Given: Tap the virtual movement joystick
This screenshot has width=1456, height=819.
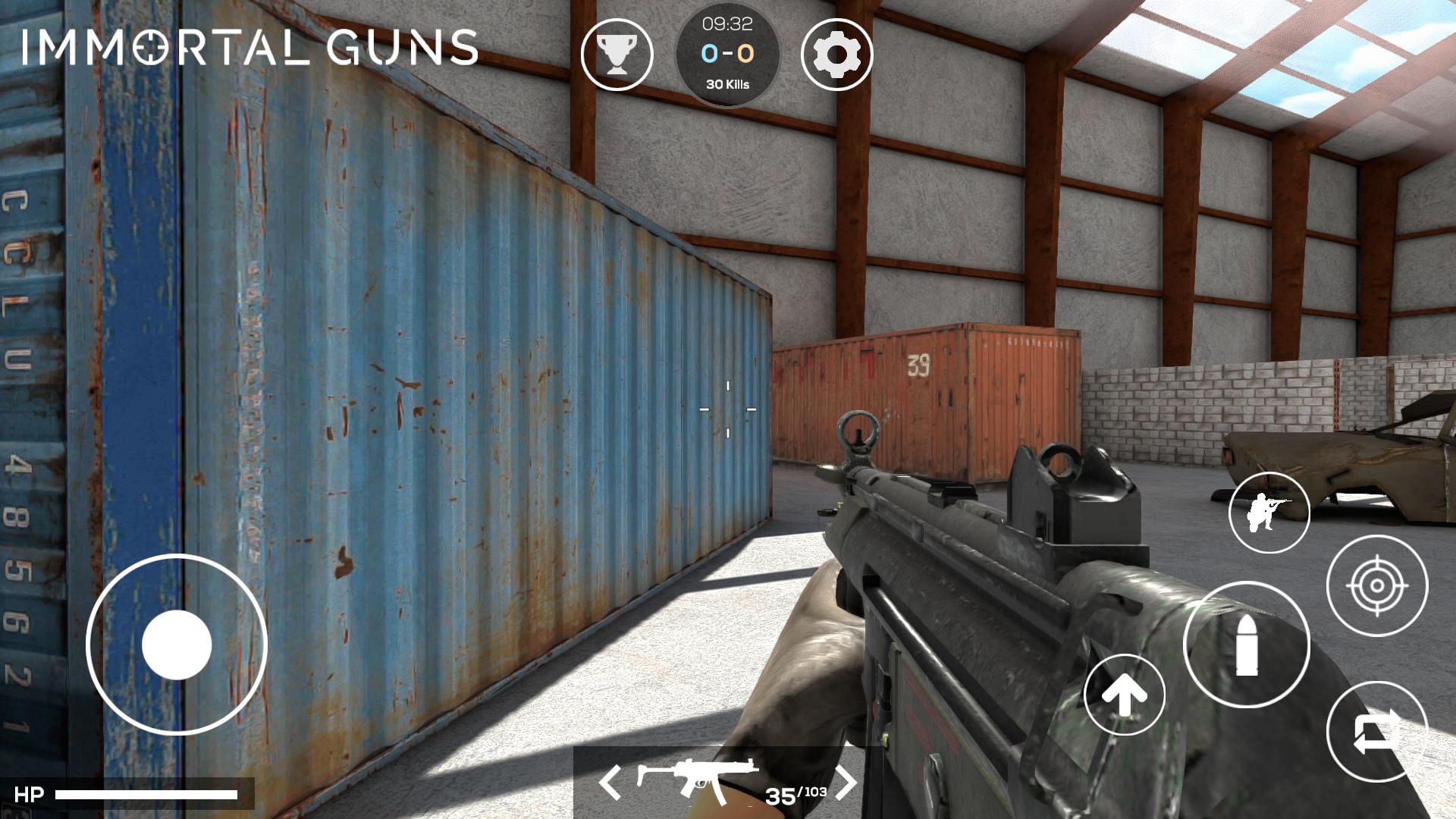Looking at the screenshot, I should point(177,645).
